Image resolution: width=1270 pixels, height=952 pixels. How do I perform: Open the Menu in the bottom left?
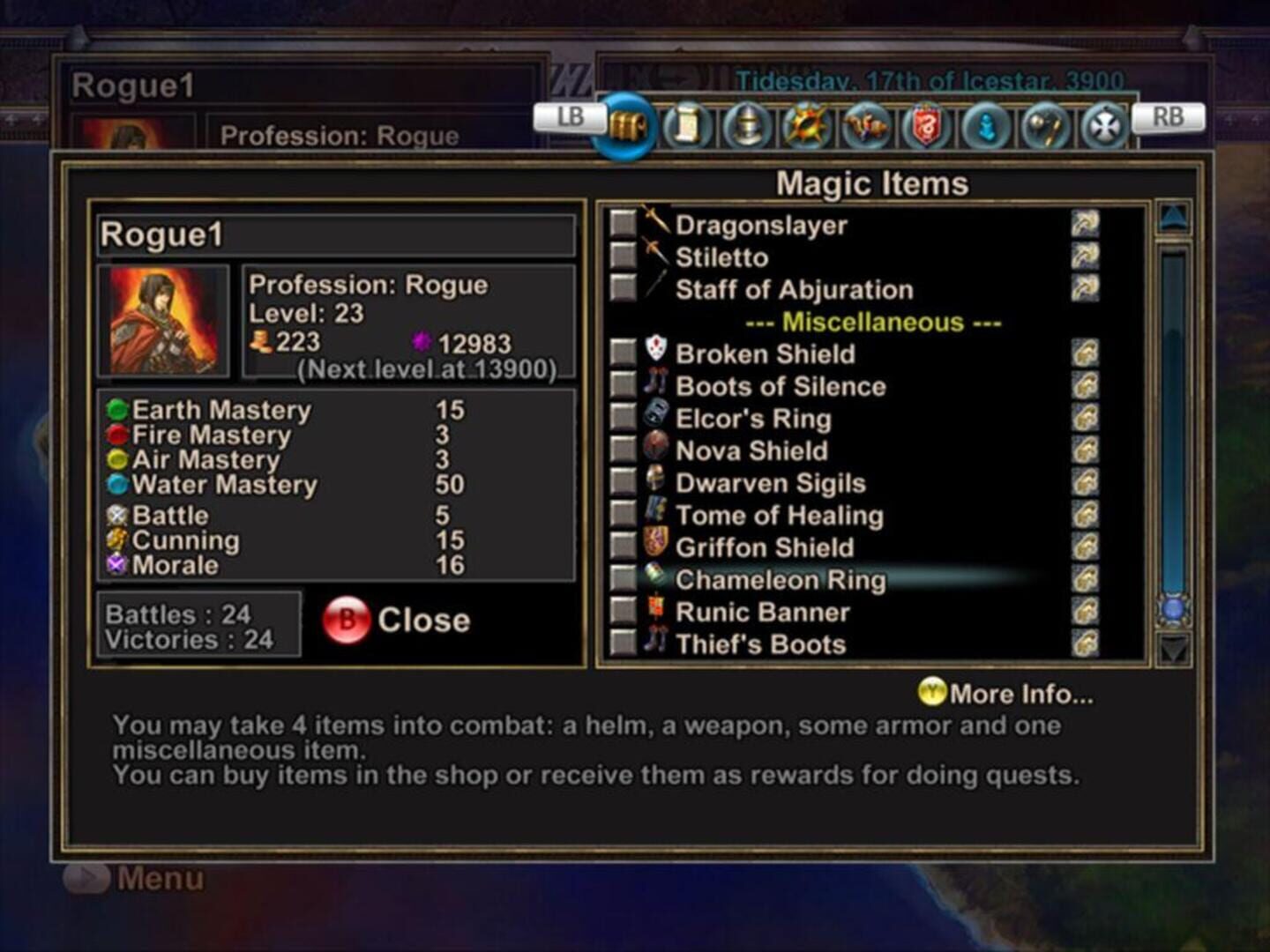[x=131, y=878]
